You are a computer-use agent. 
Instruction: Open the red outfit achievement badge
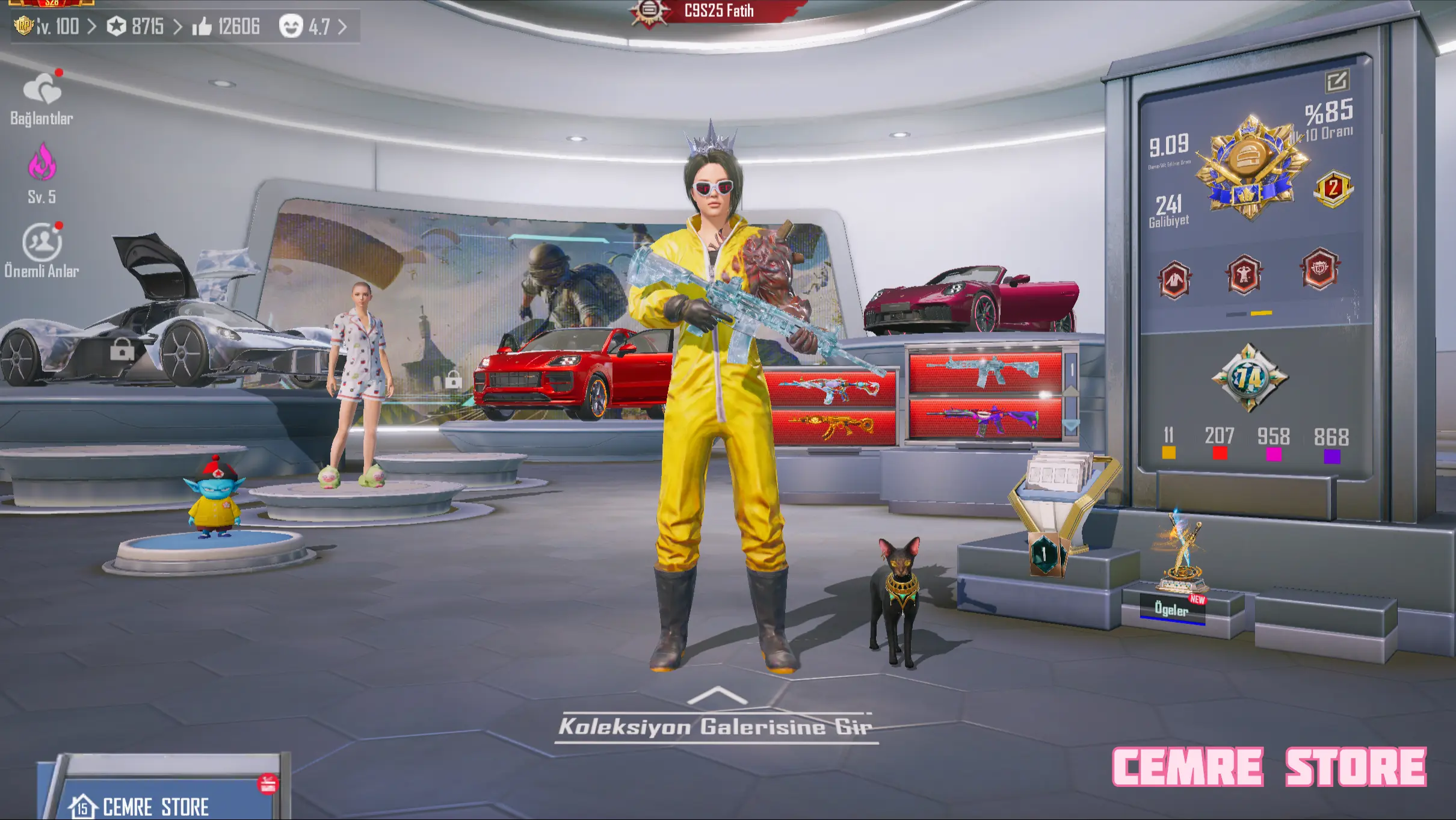[1174, 280]
